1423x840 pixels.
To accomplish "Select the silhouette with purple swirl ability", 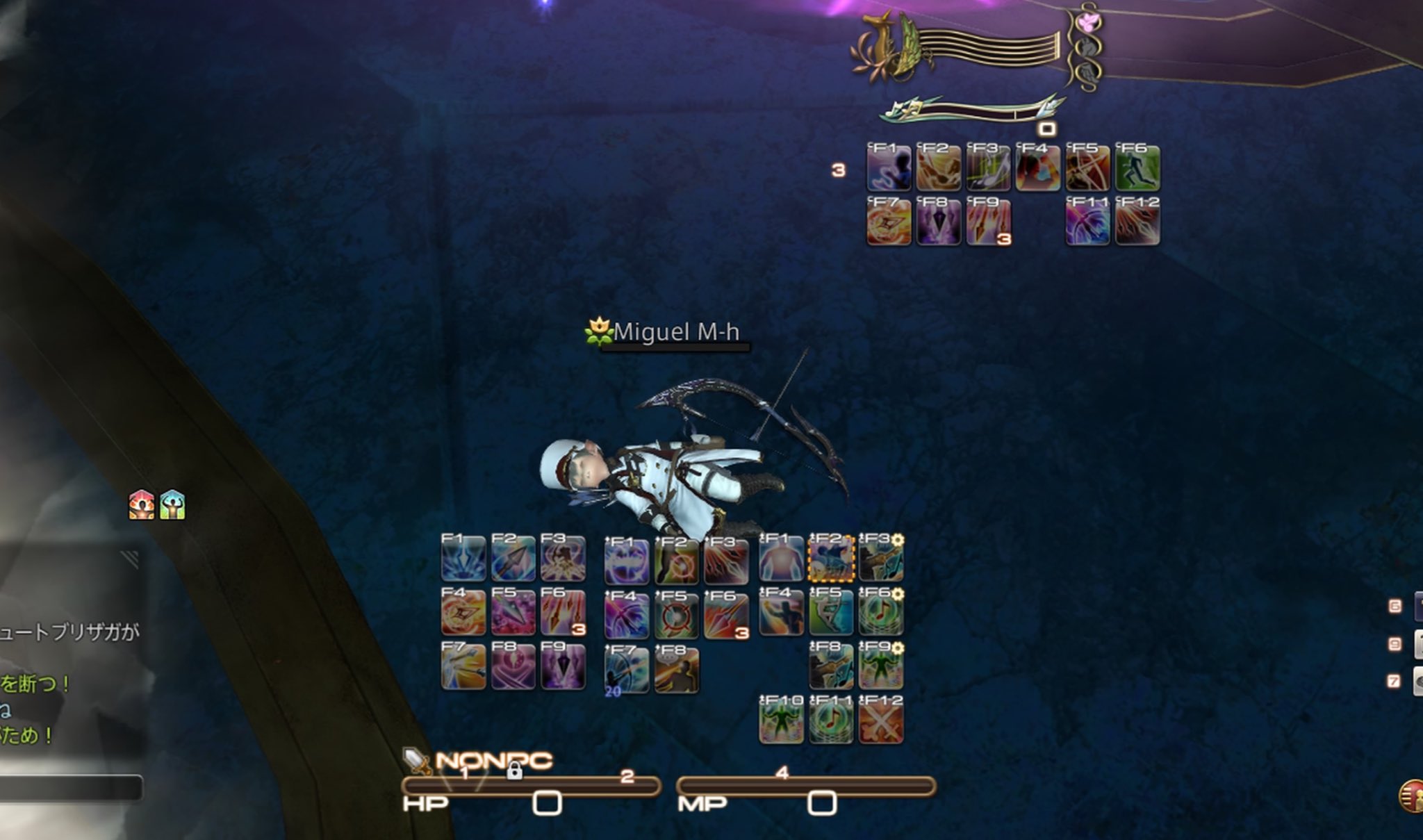I will (x=889, y=168).
